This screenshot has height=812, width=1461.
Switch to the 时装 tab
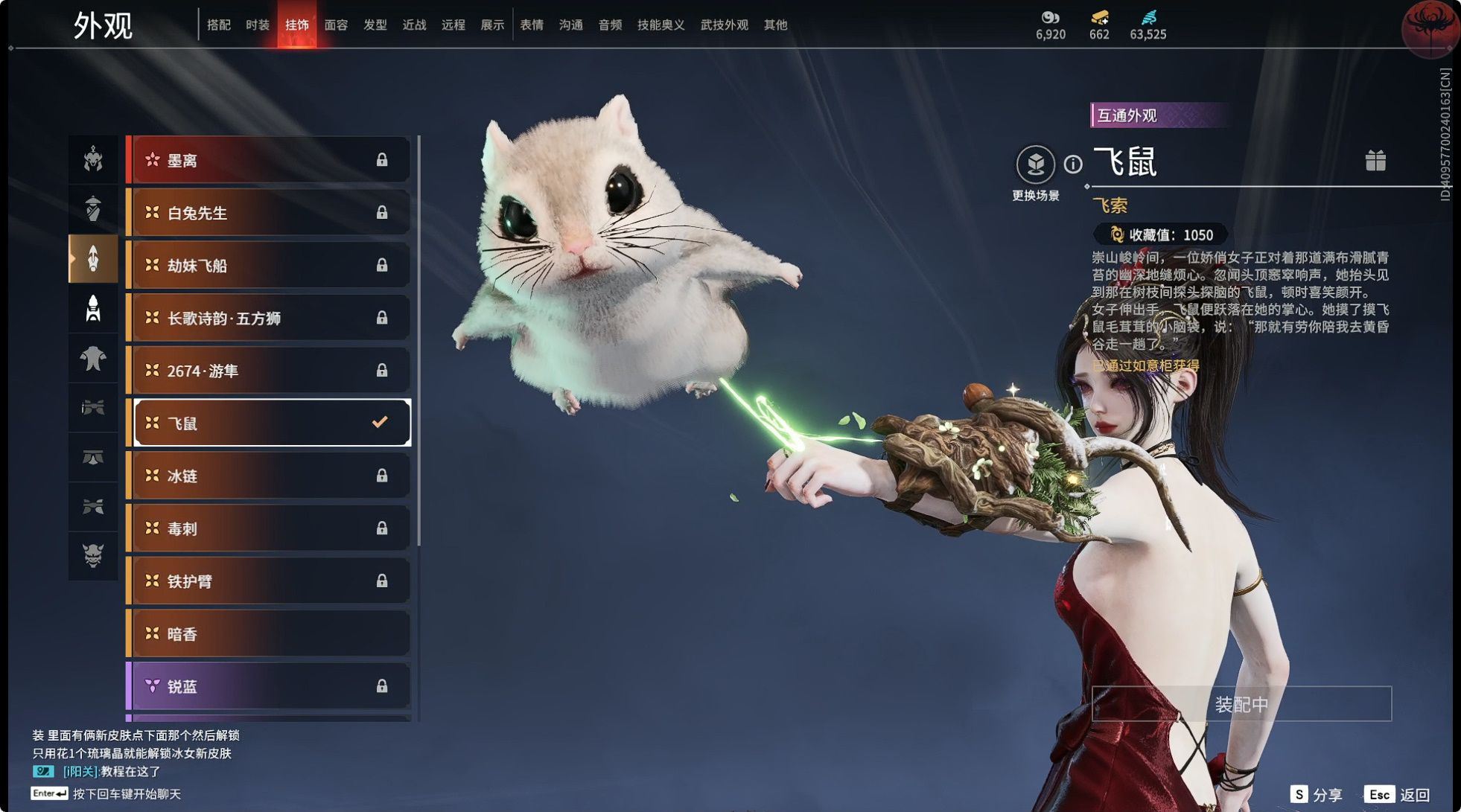tap(258, 25)
